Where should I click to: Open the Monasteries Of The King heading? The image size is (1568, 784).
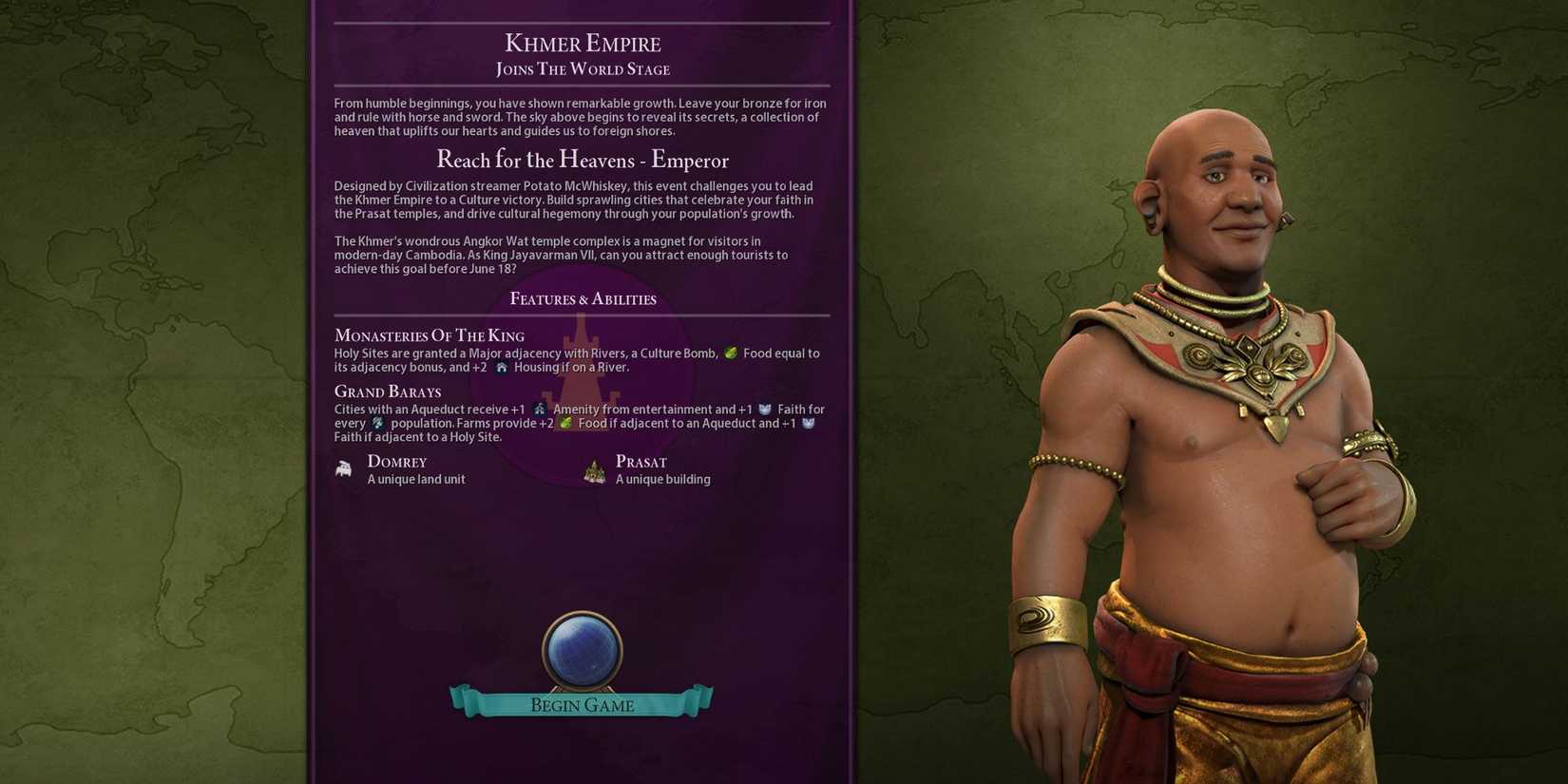click(x=429, y=335)
